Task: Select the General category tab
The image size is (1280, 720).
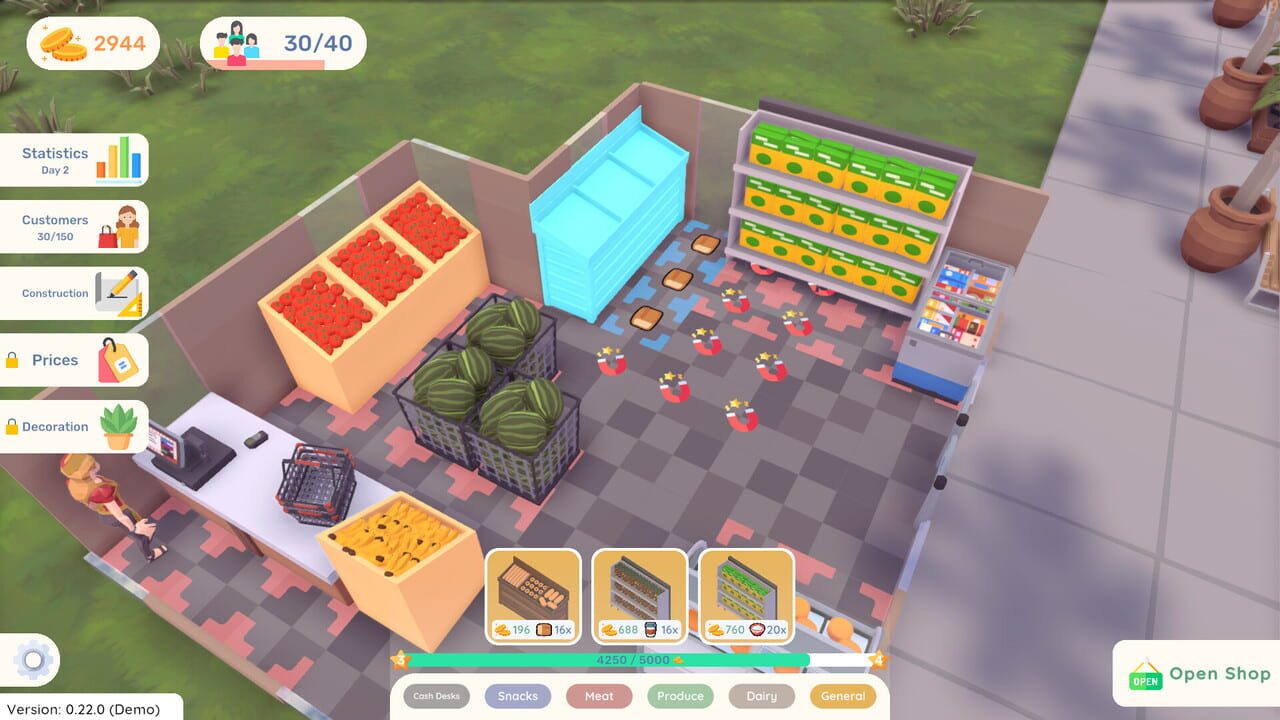Action: [843, 696]
